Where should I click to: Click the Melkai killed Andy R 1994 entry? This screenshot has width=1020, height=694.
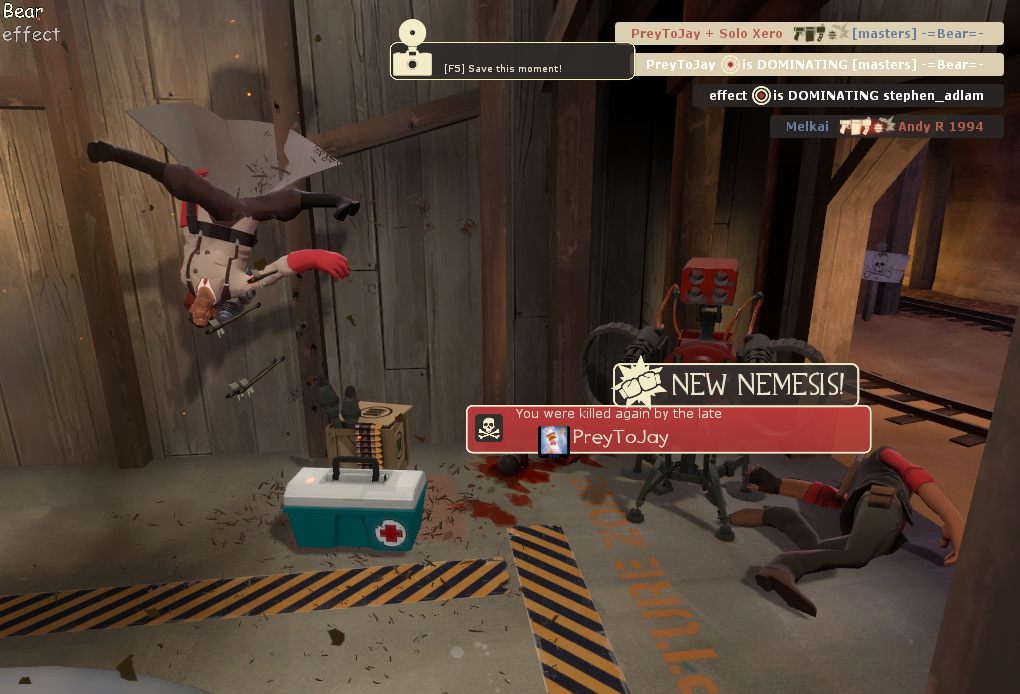coord(886,127)
